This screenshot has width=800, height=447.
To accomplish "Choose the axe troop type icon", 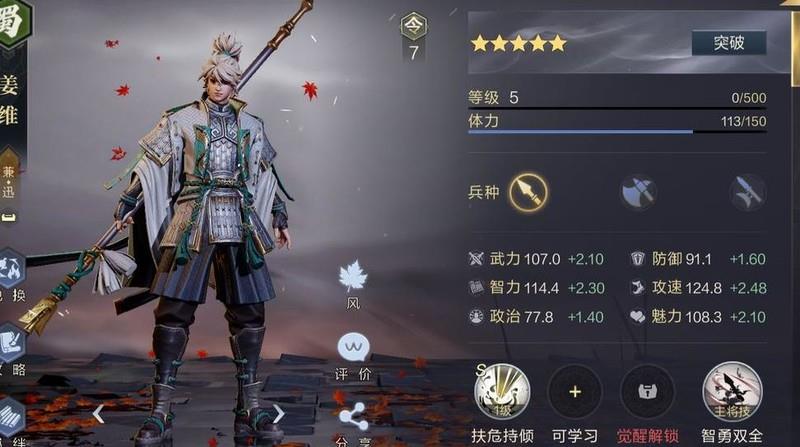I will pyautogui.click(x=637, y=192).
